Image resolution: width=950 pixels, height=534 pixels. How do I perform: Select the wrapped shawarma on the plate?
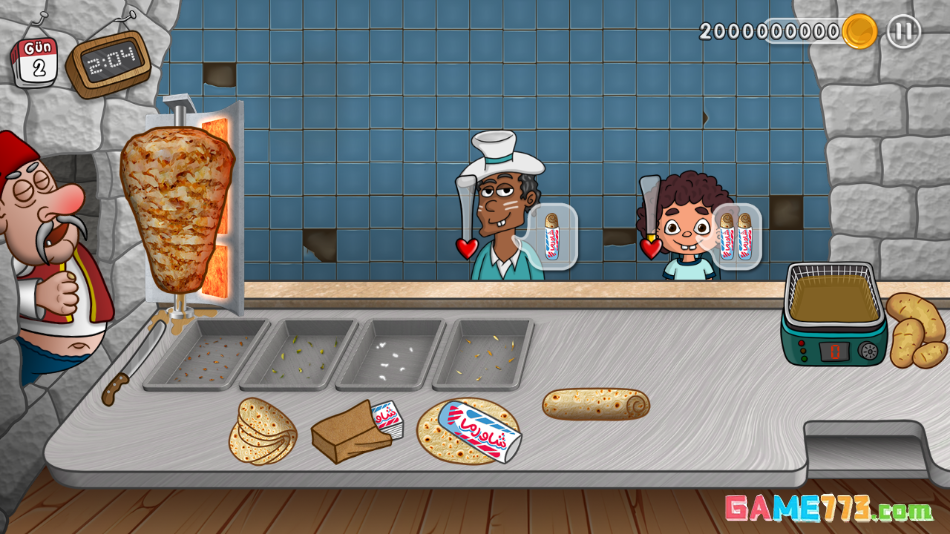[x=468, y=431]
